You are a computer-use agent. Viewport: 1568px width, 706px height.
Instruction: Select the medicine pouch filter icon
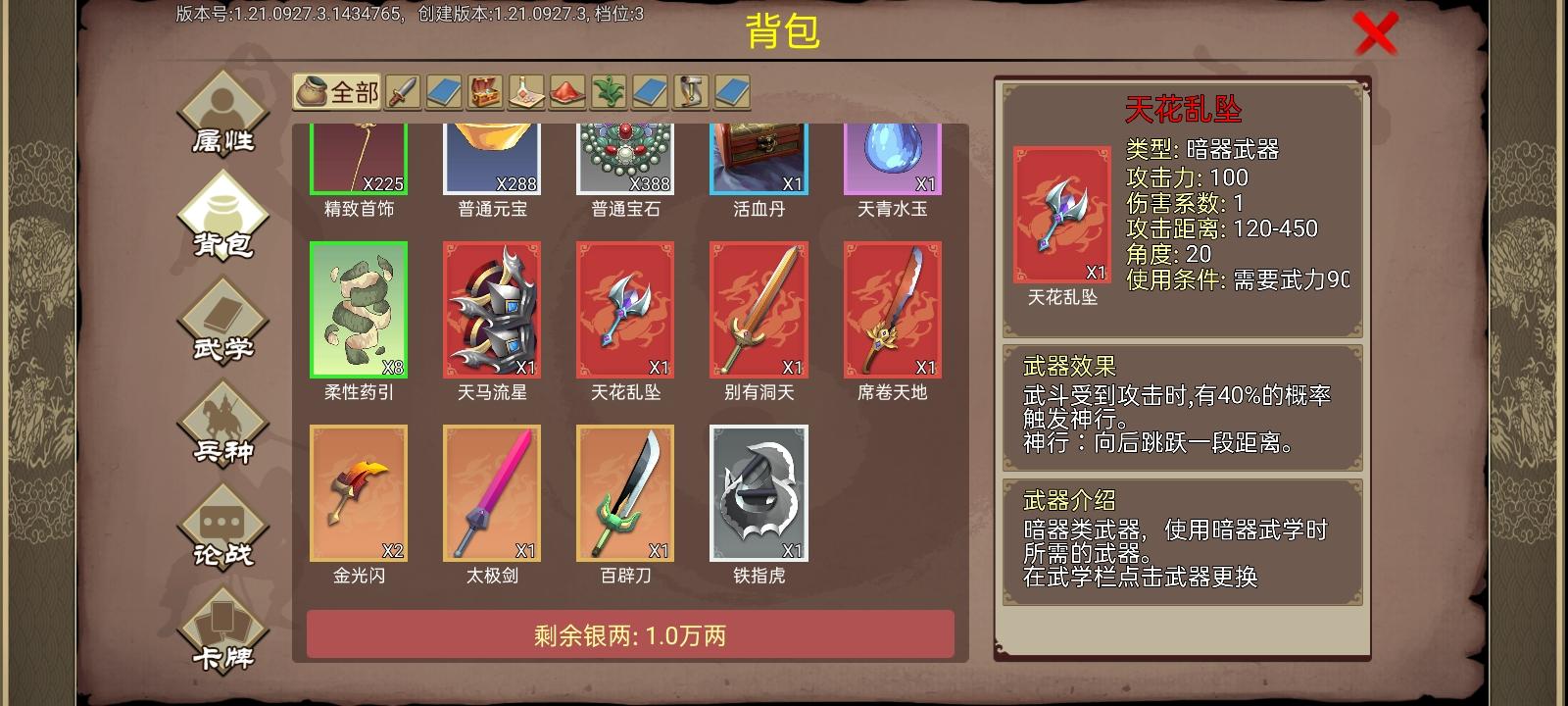pyautogui.click(x=528, y=93)
